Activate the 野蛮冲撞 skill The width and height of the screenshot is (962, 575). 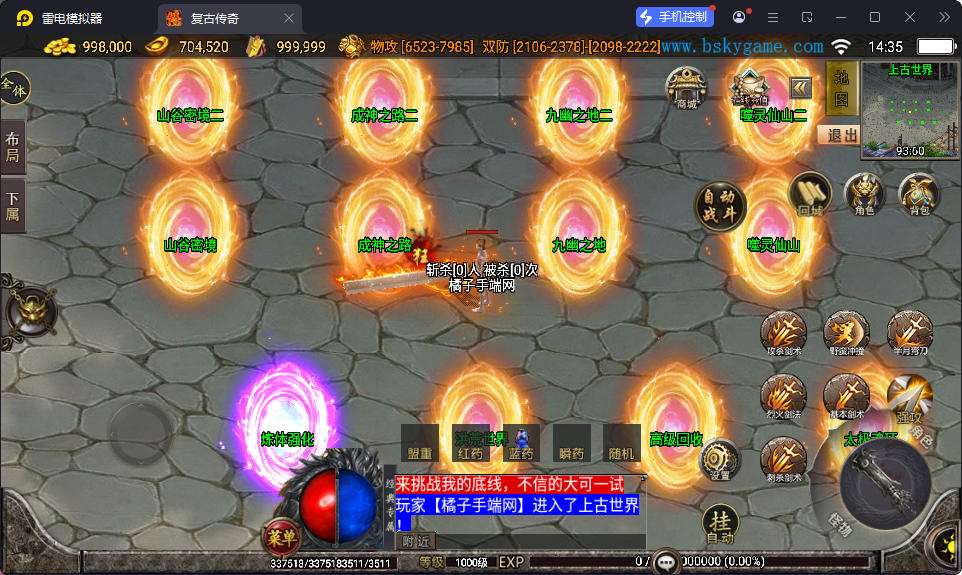(x=846, y=333)
